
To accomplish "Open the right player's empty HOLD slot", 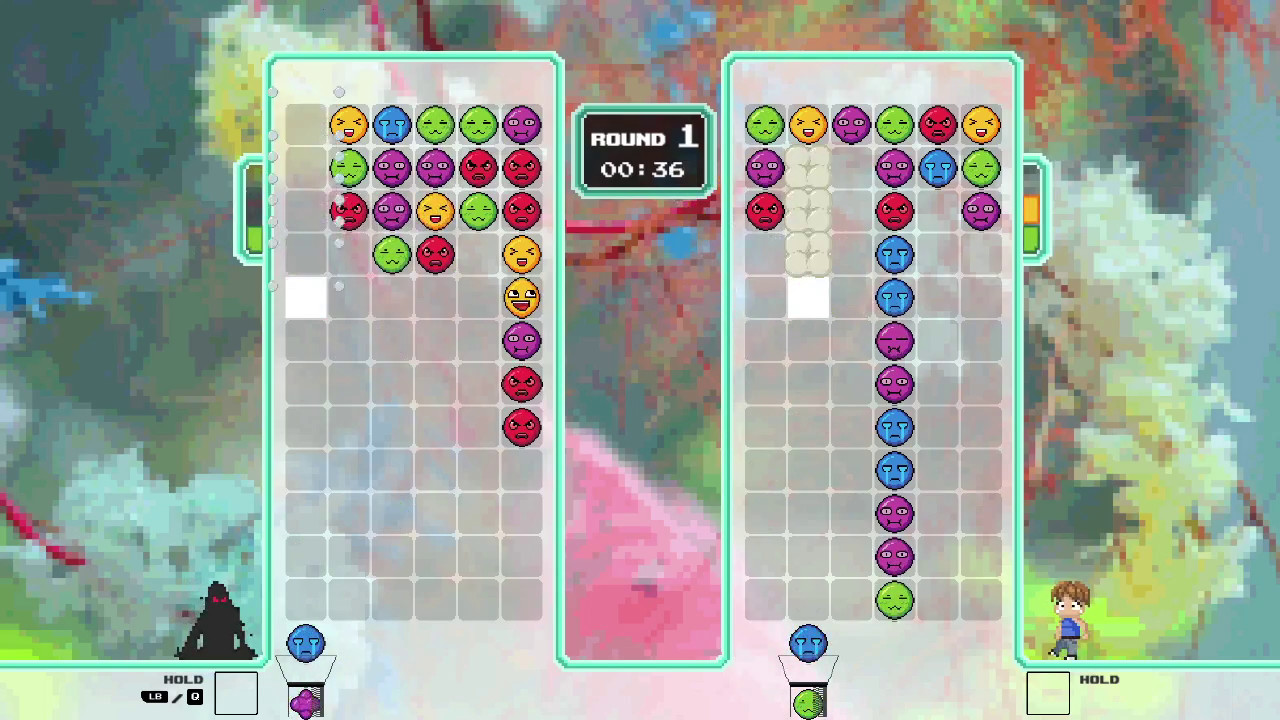I will click(1049, 693).
